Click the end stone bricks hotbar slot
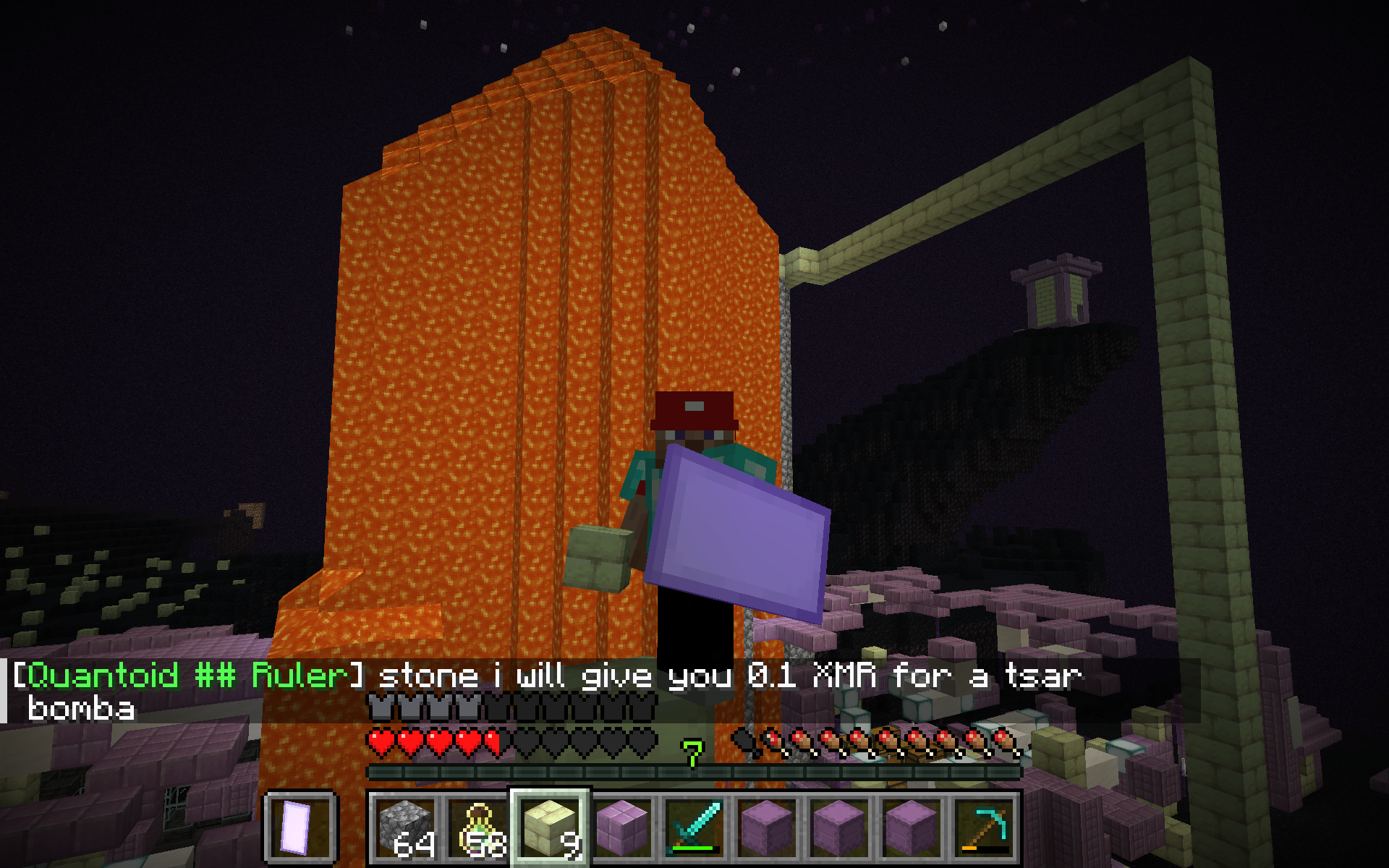Image resolution: width=1389 pixels, height=868 pixels. click(x=550, y=827)
